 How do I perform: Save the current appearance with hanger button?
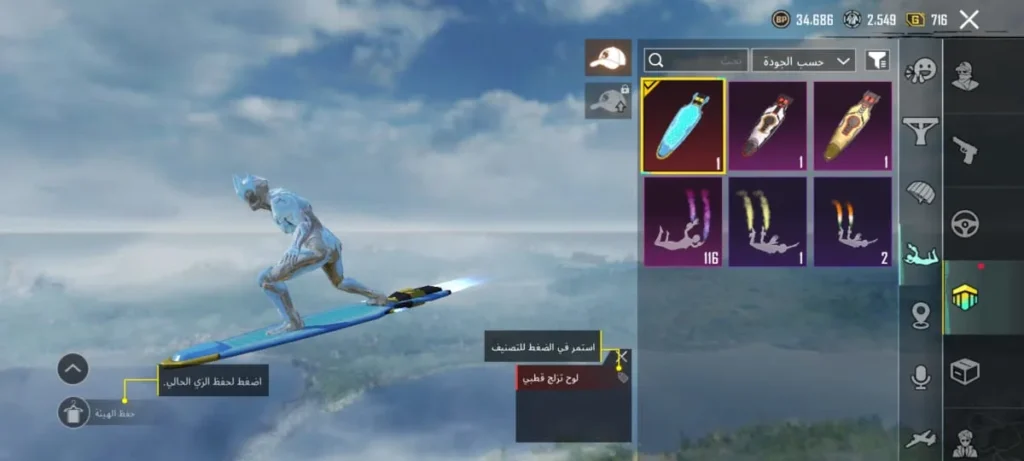74,411
